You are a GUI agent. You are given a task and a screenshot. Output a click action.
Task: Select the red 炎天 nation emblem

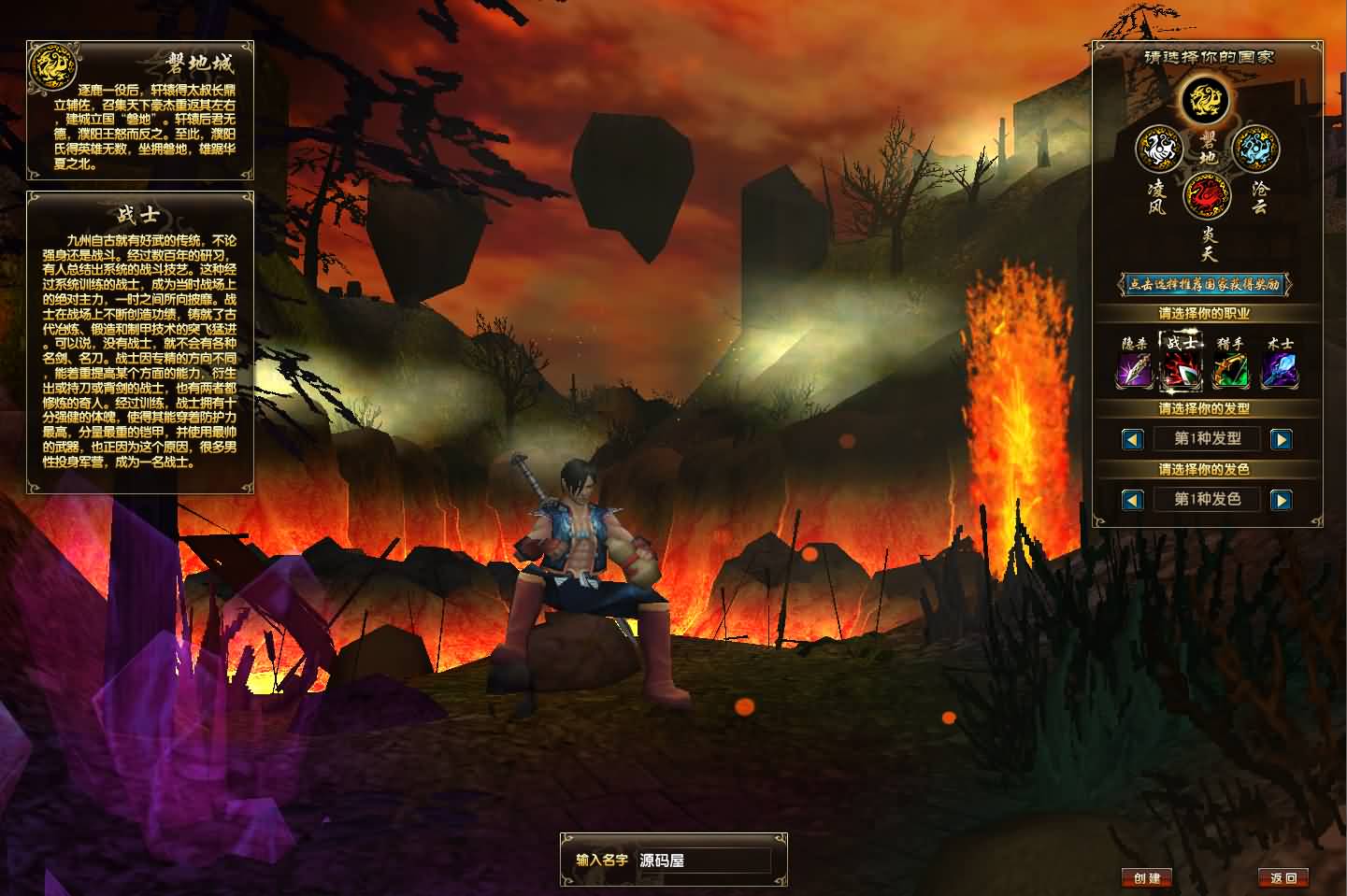pyautogui.click(x=1207, y=197)
